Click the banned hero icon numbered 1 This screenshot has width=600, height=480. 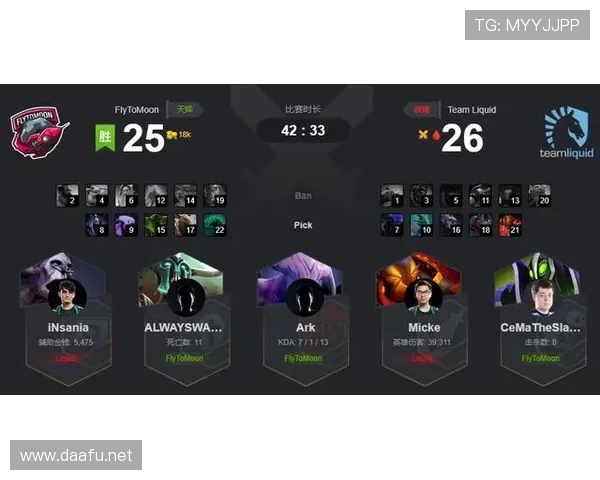pyautogui.click(x=392, y=195)
